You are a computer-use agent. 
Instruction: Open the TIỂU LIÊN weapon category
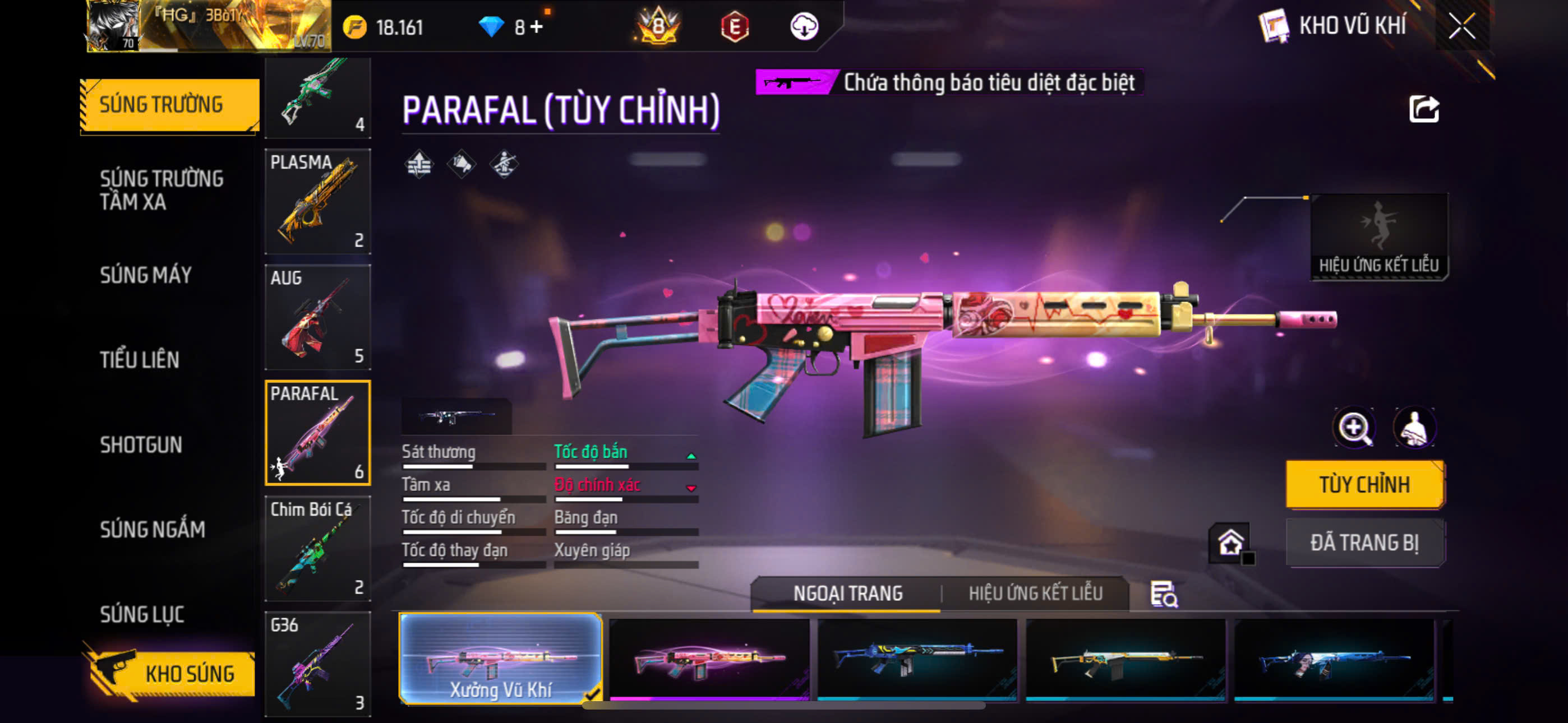pyautogui.click(x=140, y=360)
